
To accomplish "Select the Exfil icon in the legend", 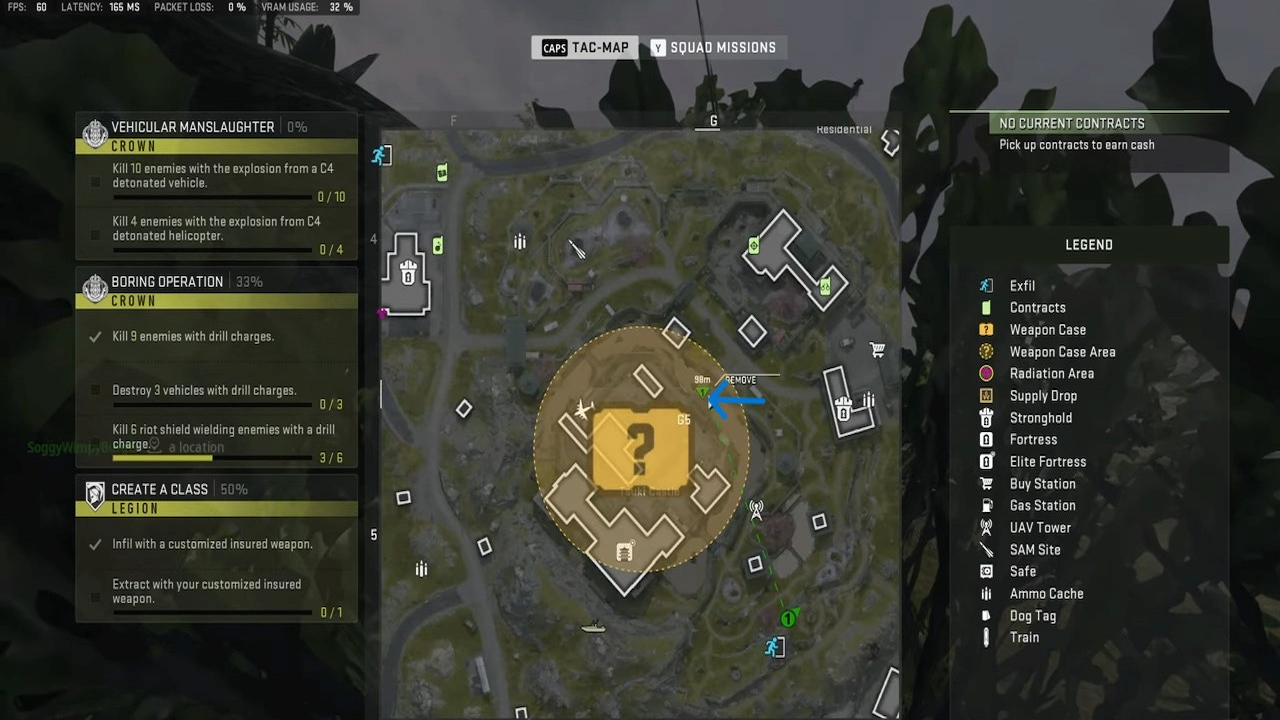I will (986, 286).
